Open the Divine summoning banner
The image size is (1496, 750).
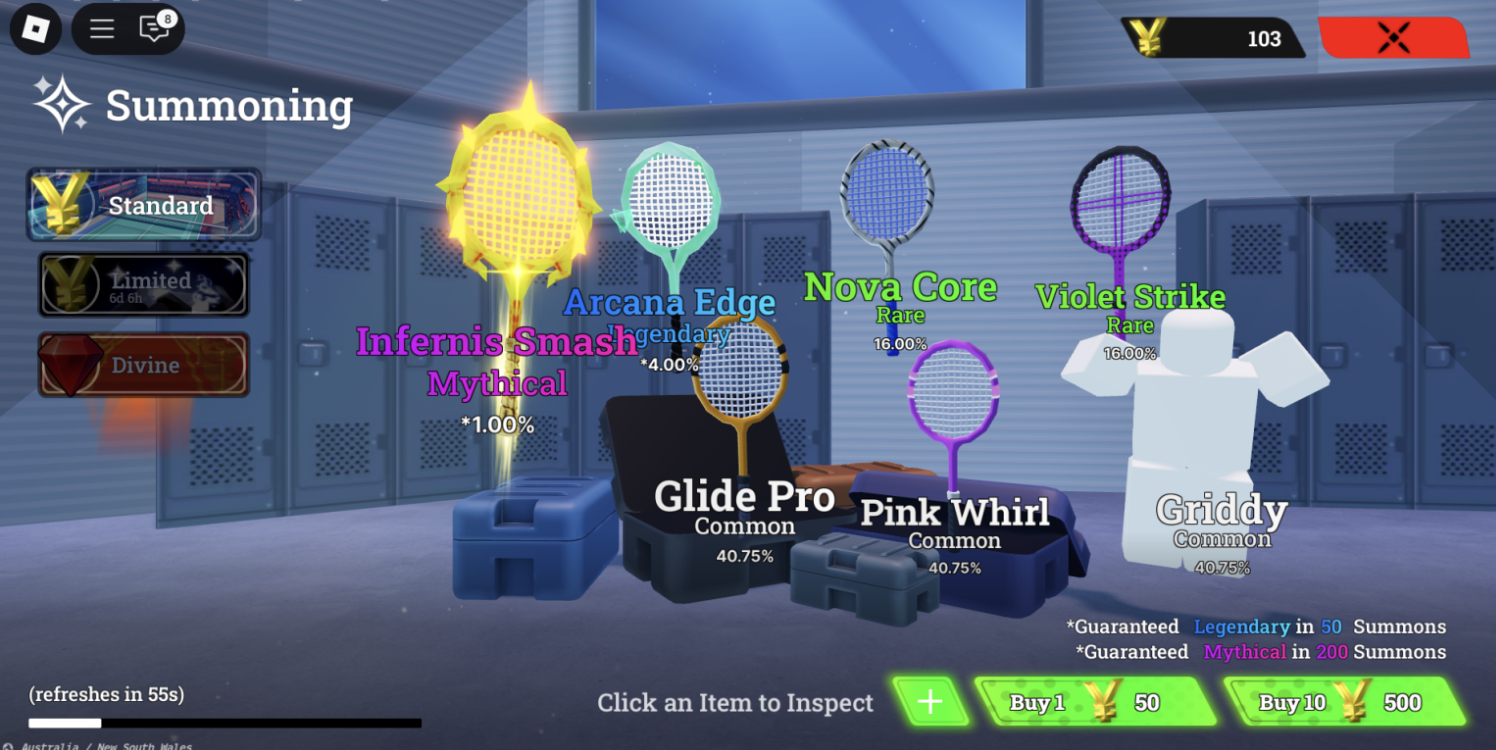[x=145, y=365]
